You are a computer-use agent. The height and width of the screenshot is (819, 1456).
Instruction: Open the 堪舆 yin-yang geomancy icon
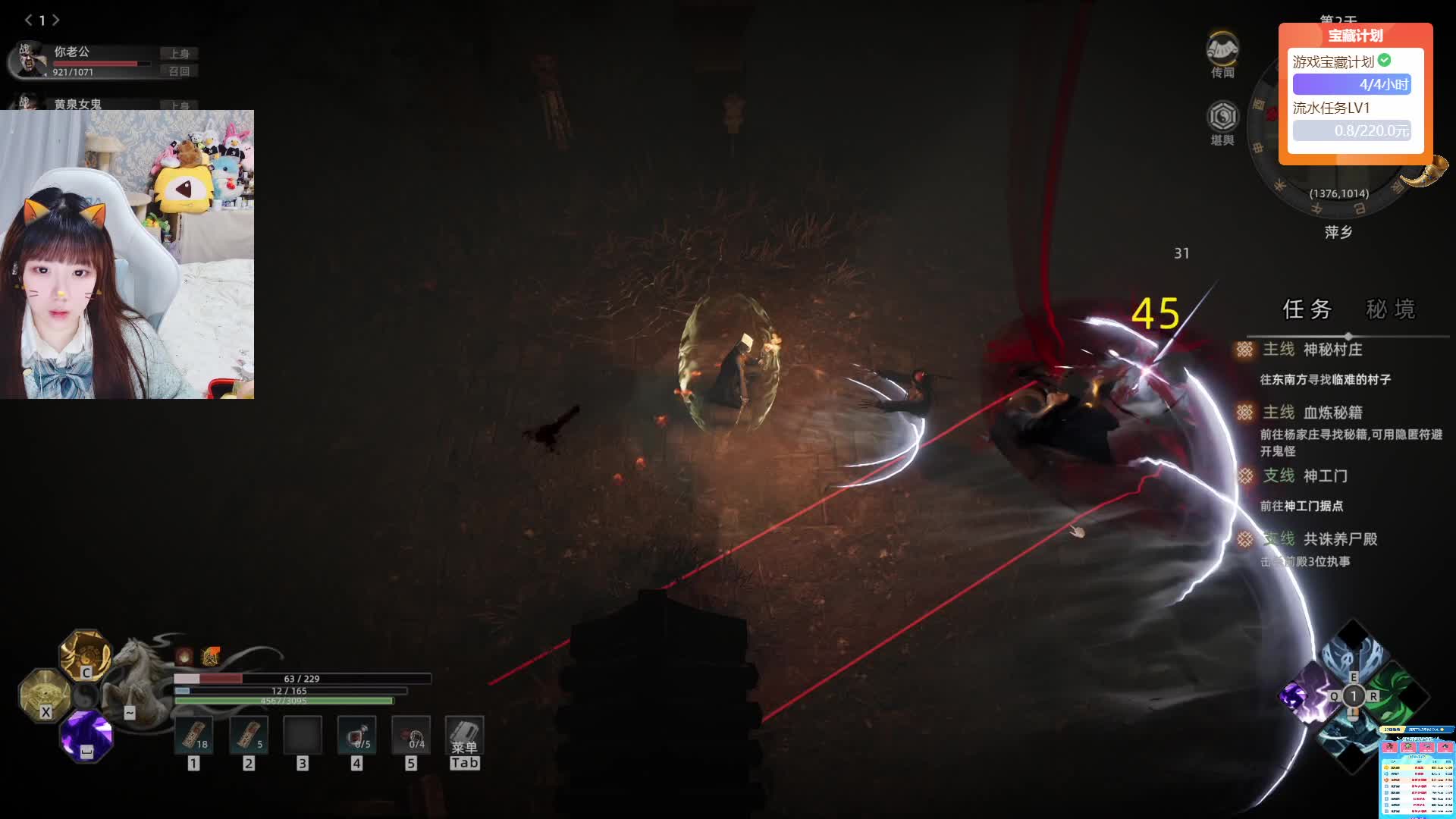[x=1222, y=117]
